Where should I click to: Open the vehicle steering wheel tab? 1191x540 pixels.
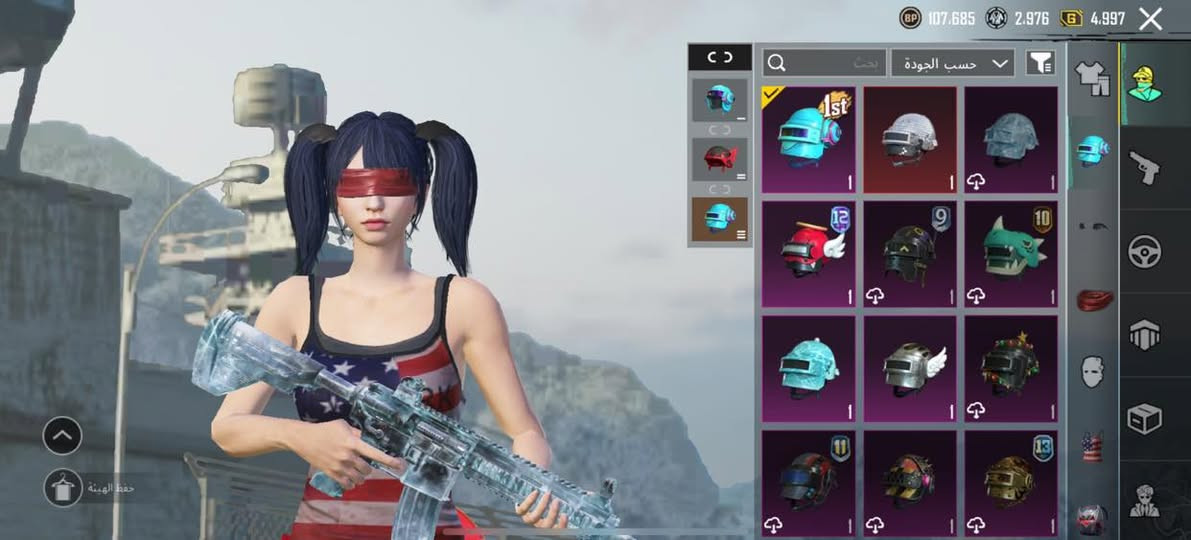tap(1144, 251)
